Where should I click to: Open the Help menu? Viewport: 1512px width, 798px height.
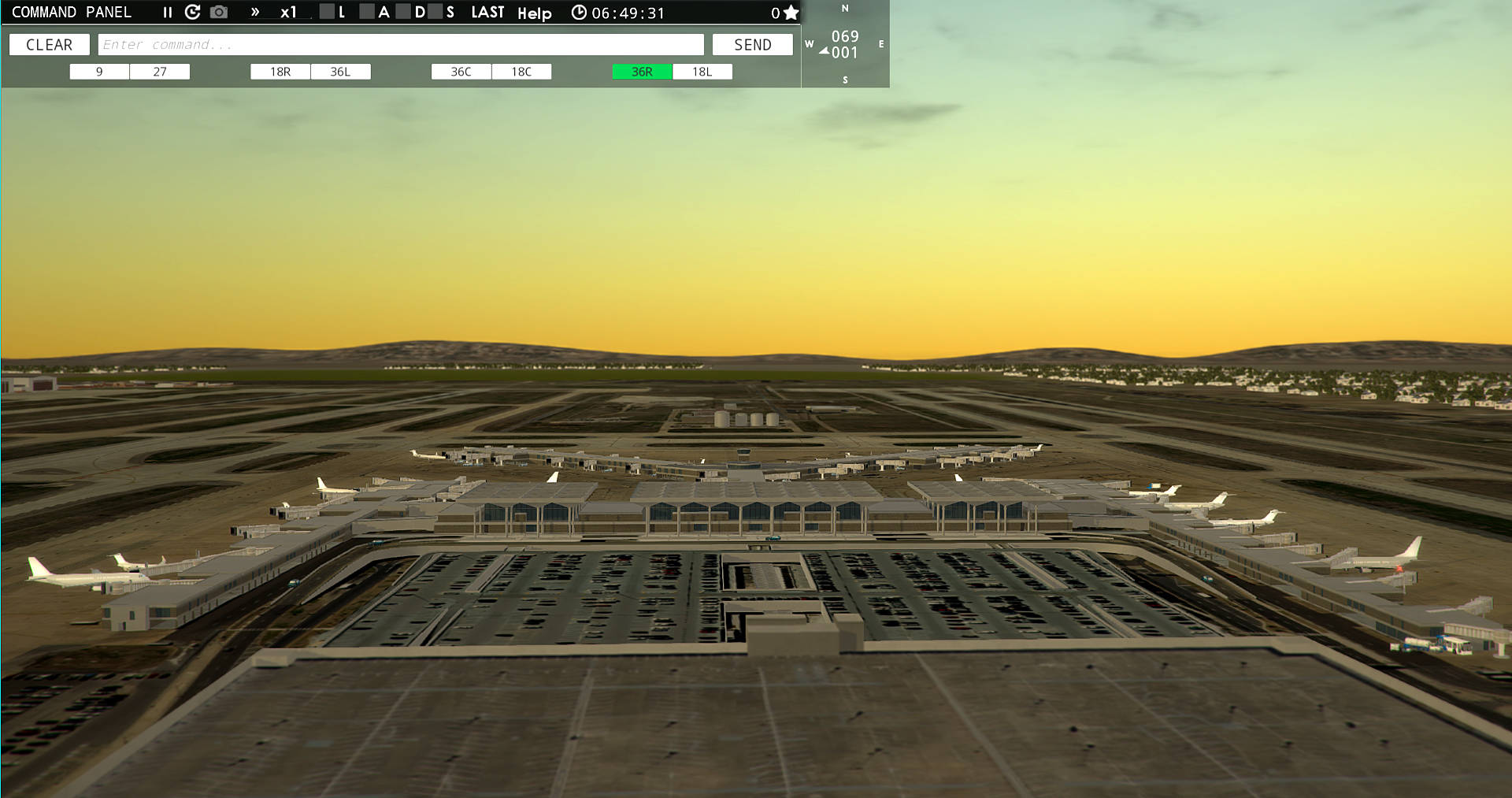coord(534,13)
